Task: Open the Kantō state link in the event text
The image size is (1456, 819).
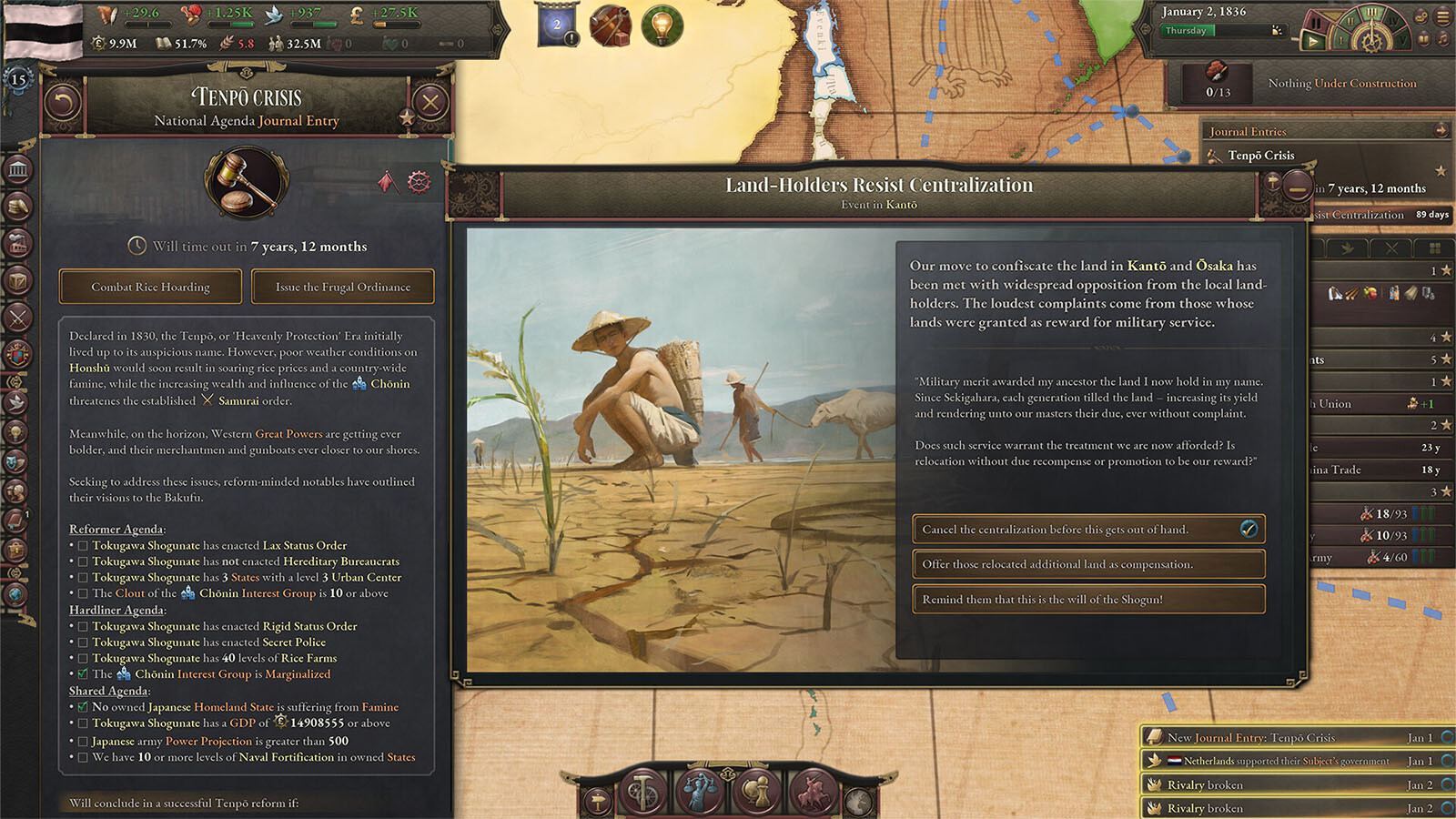Action: pyautogui.click(x=1146, y=266)
